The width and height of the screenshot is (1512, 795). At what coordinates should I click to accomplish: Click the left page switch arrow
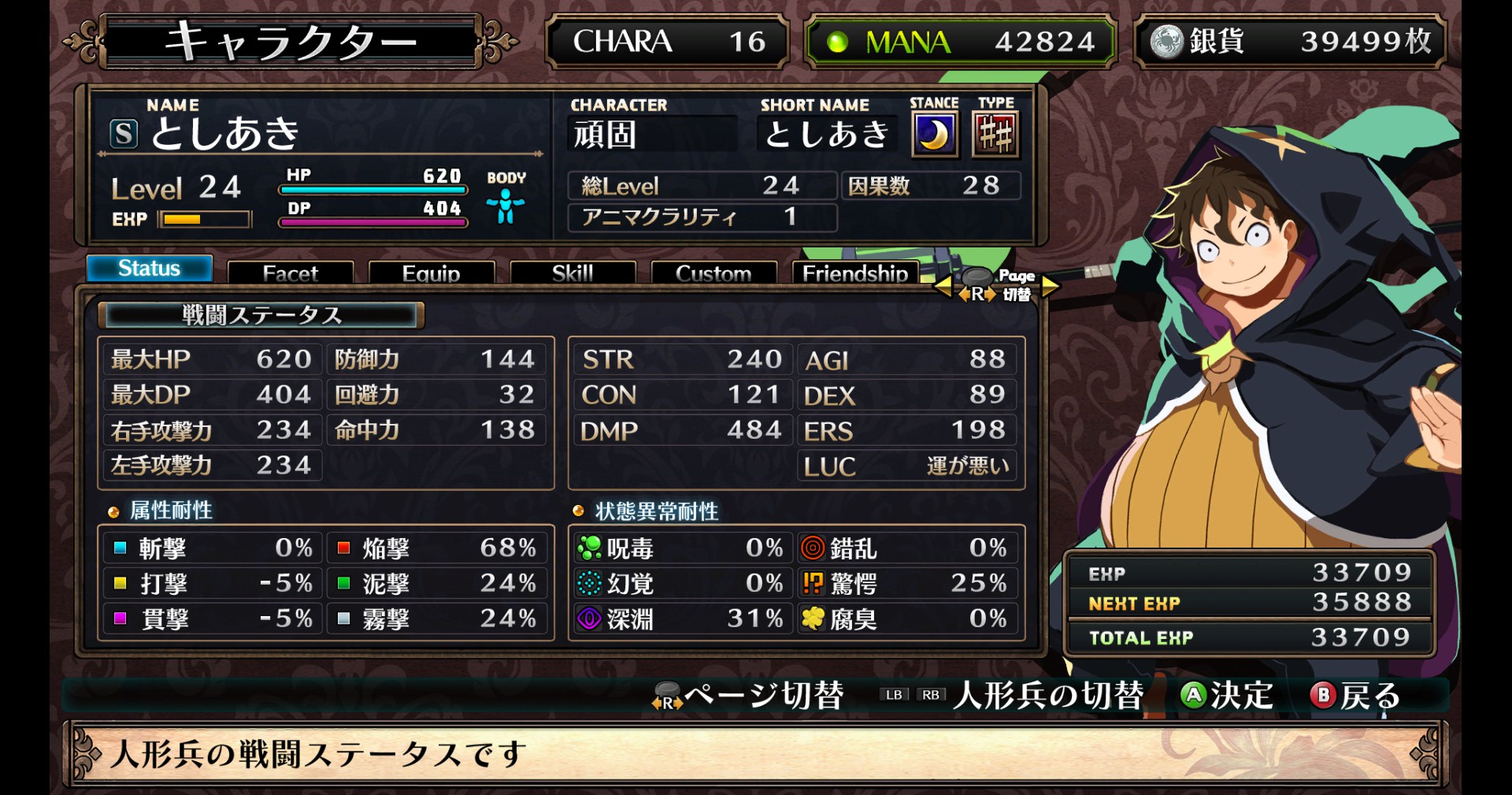pyautogui.click(x=943, y=287)
